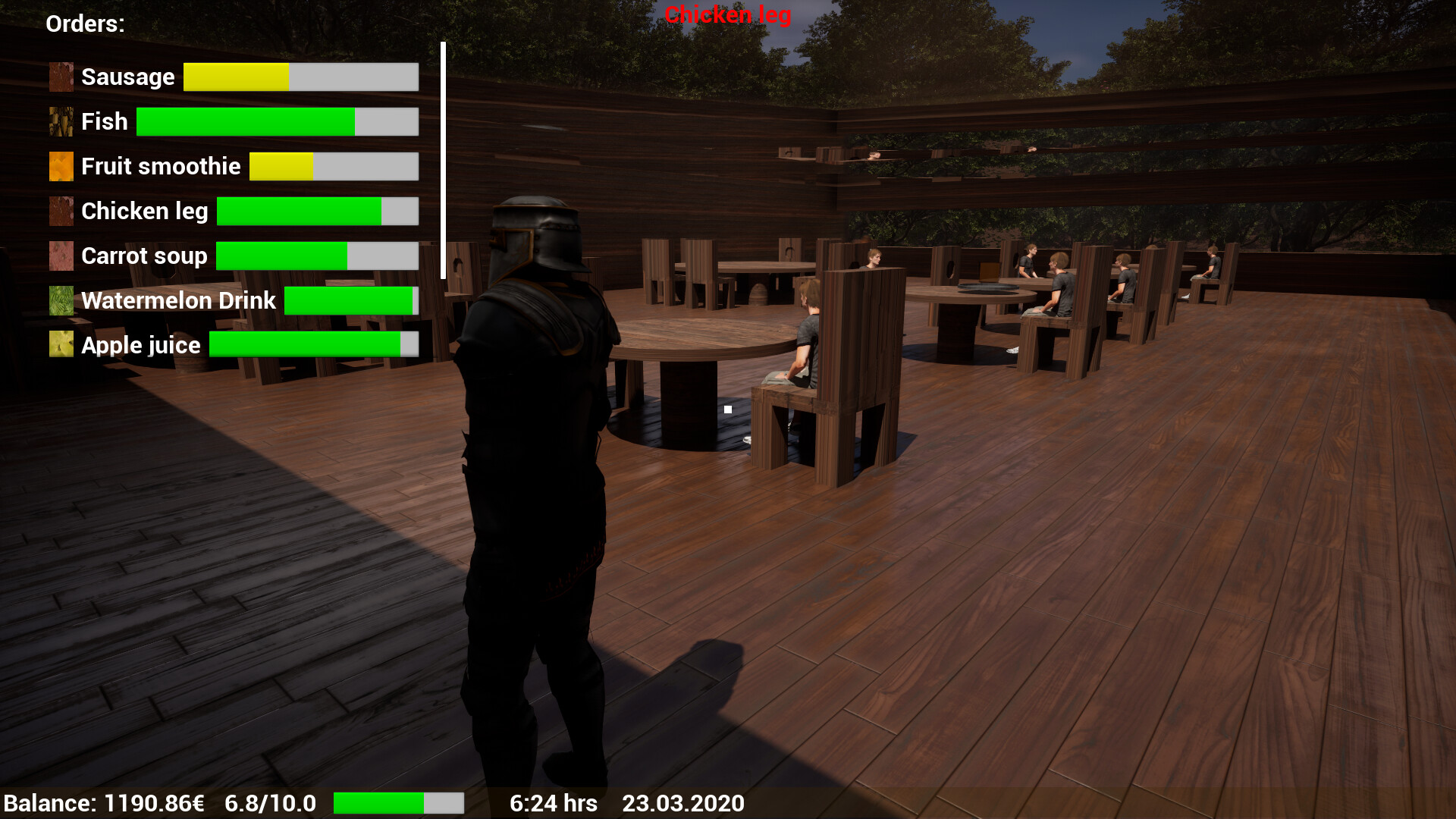1456x819 pixels.
Task: Click the 6:24 hrs time display
Action: pos(553,802)
